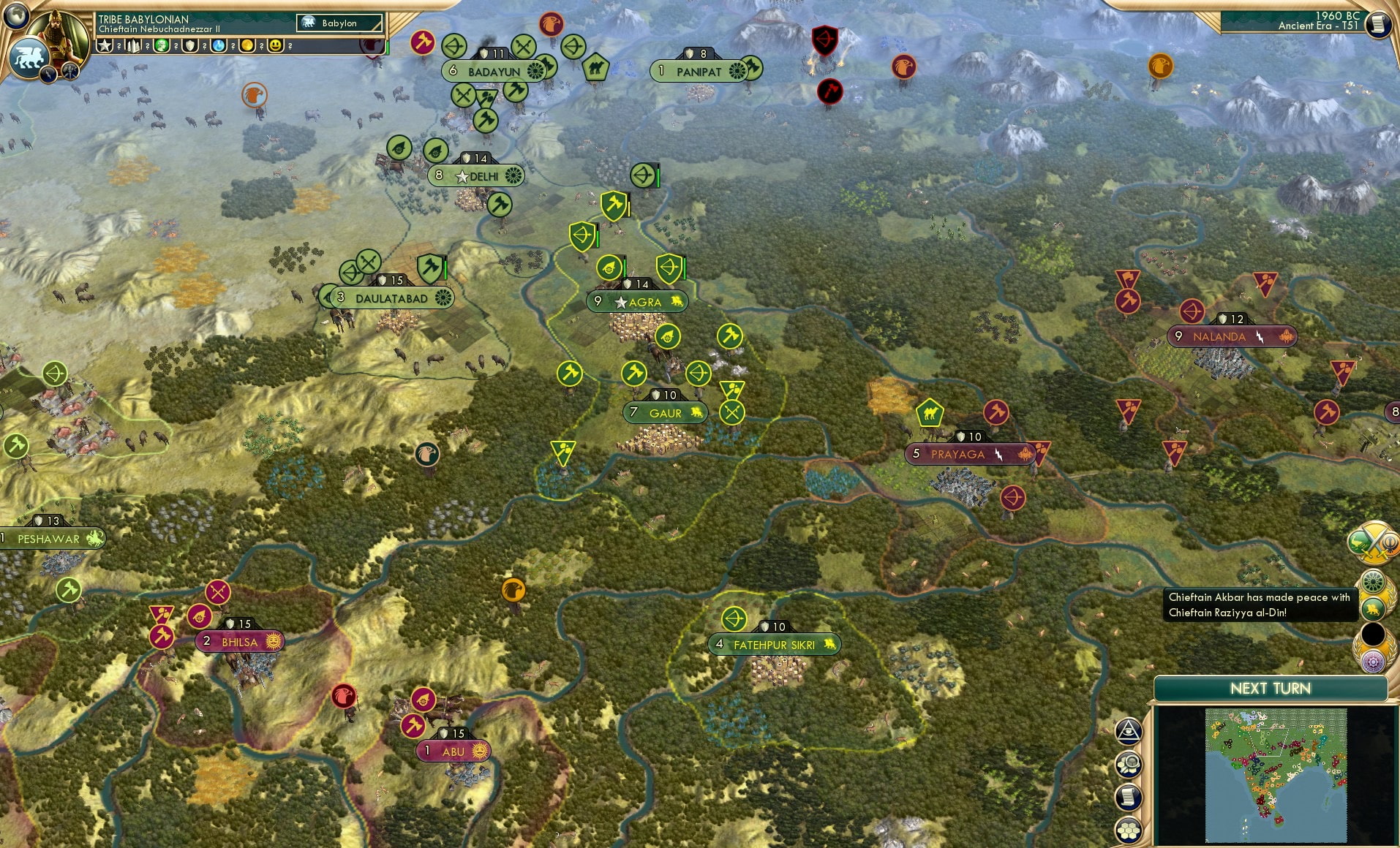The height and width of the screenshot is (848, 1400).
Task: Click the eye-pyramid map overlay icon
Action: pos(1129,730)
